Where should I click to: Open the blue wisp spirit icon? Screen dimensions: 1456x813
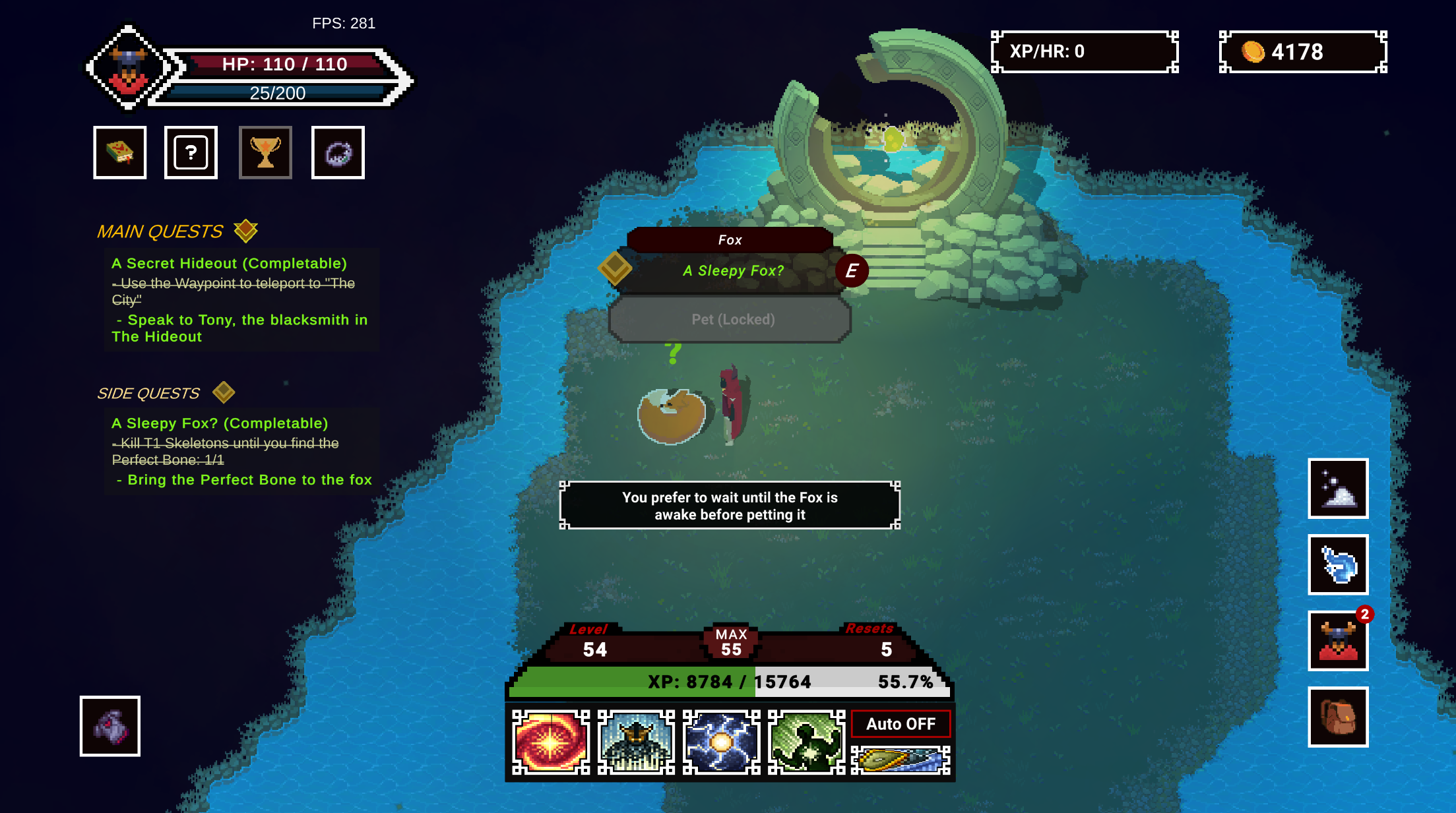pos(1338,564)
